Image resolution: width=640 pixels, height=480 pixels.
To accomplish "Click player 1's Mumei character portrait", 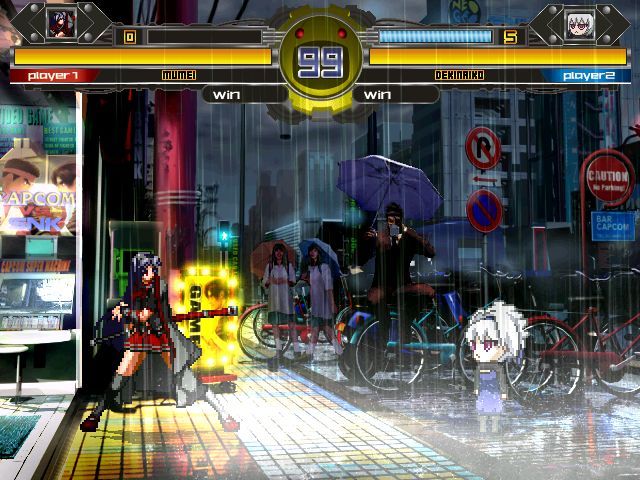I will (60, 23).
